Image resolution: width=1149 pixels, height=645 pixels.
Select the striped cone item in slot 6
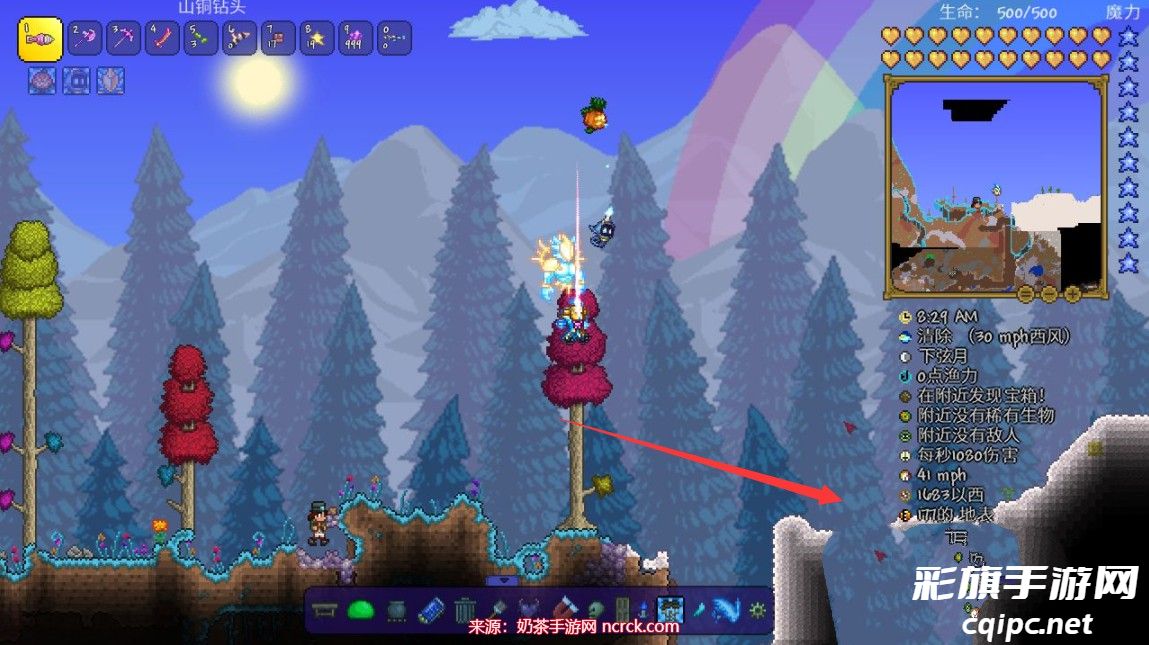(x=239, y=39)
